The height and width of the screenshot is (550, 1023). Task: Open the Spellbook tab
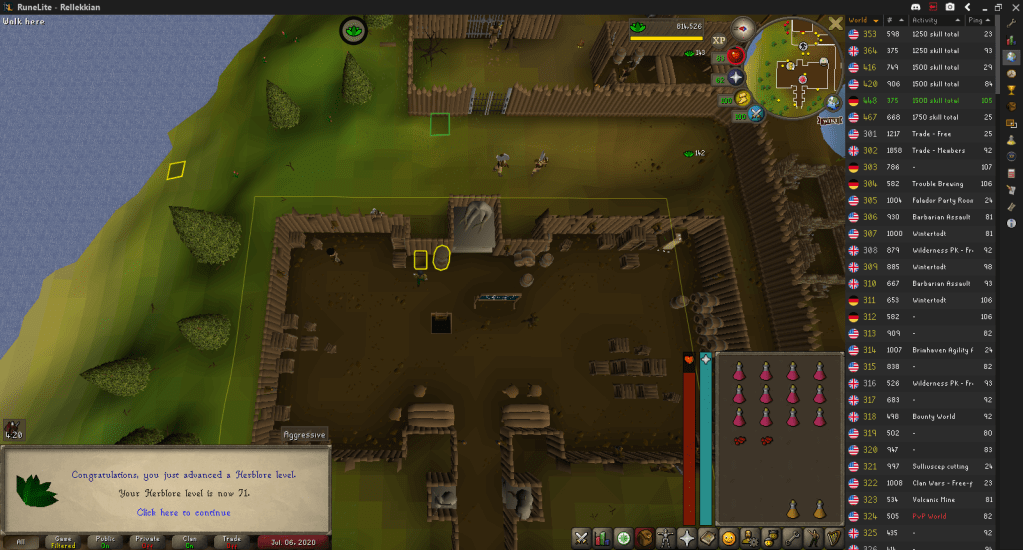[x=708, y=538]
